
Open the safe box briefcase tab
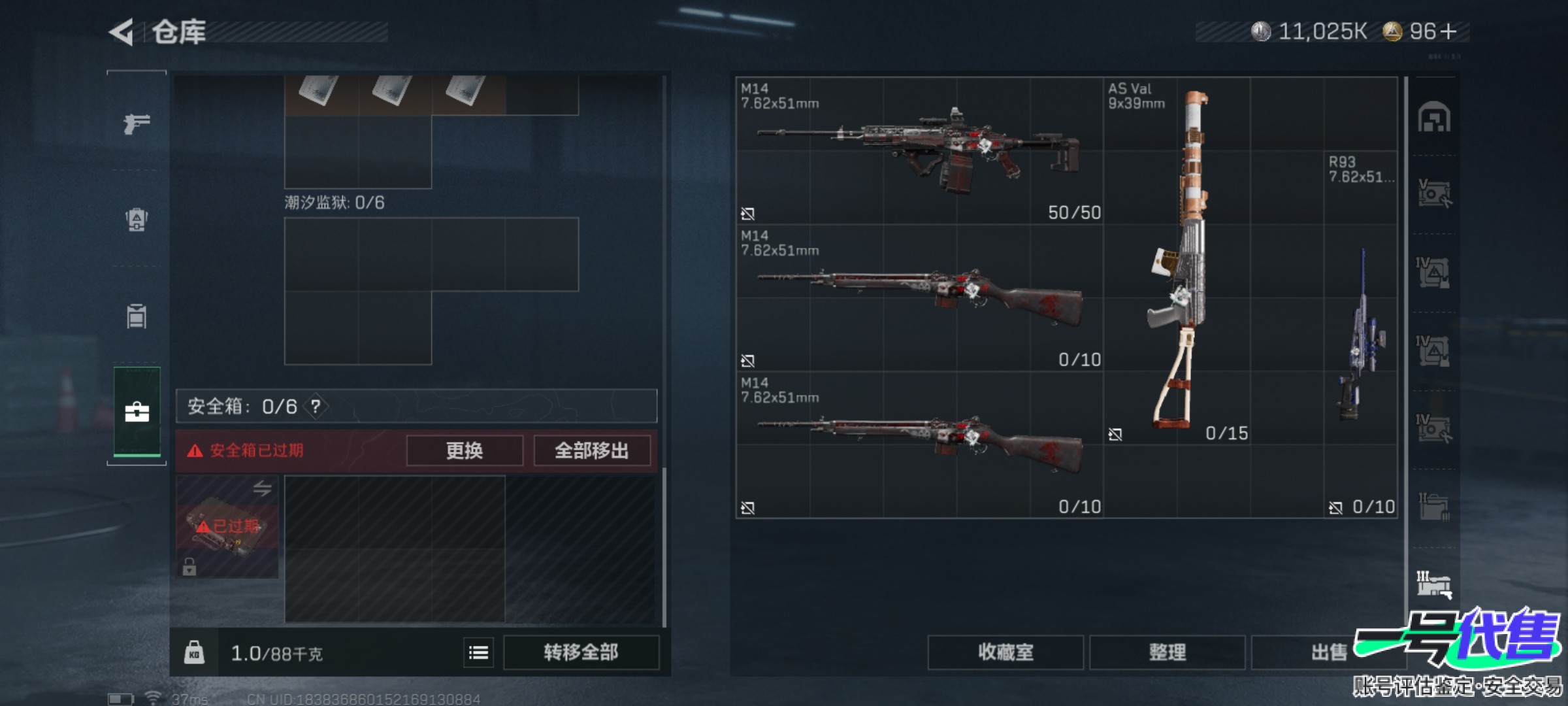(x=137, y=412)
